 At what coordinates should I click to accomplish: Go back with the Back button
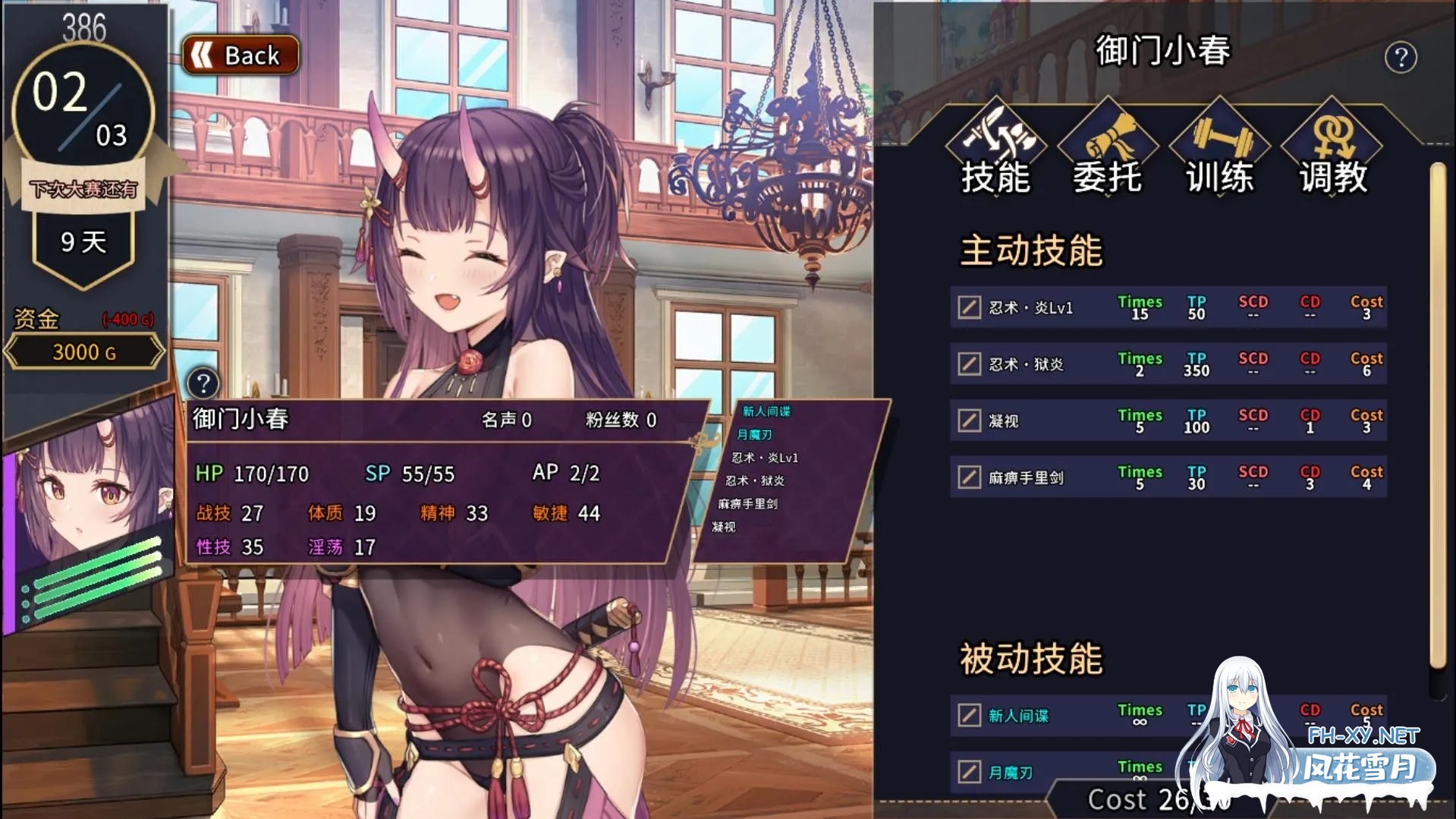[241, 55]
